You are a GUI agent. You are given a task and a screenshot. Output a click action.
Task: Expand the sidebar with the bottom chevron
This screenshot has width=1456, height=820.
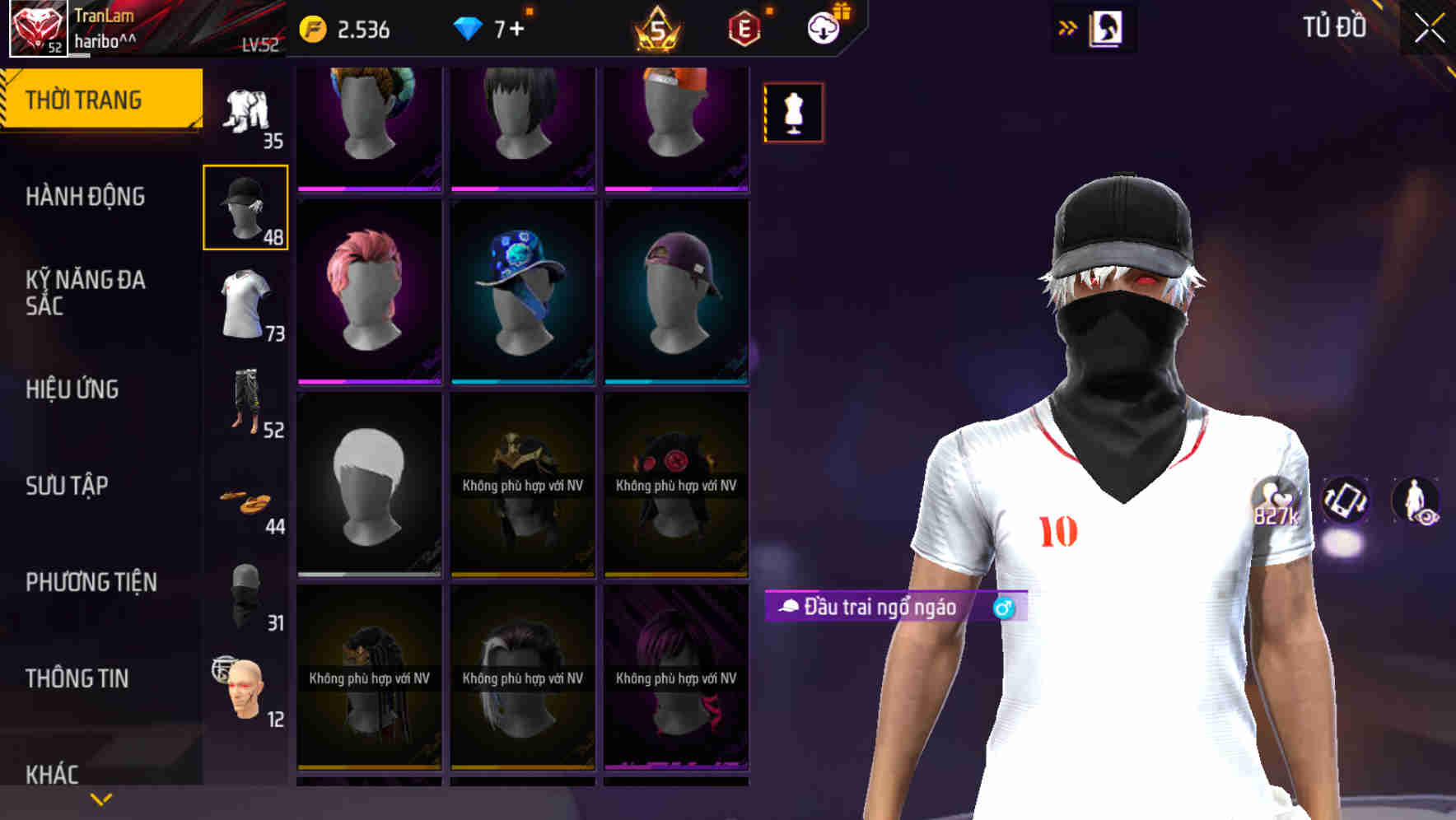(100, 797)
